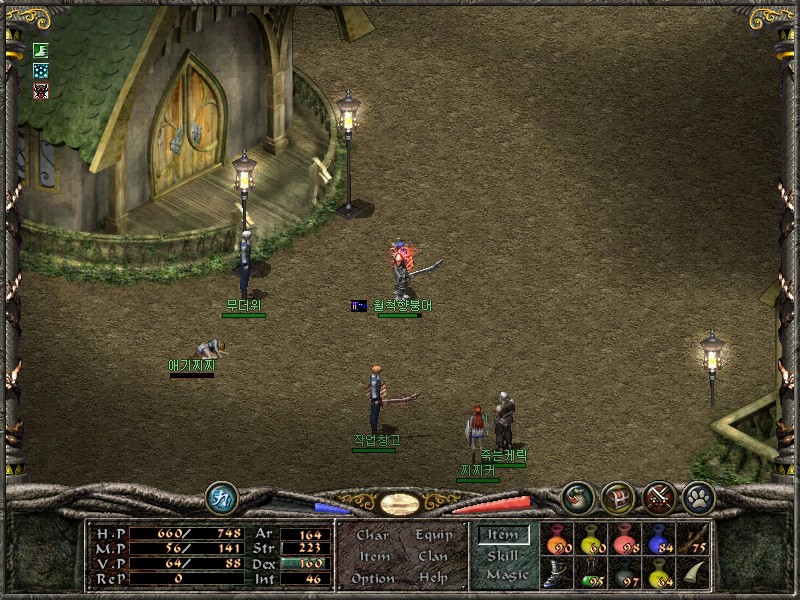Image resolution: width=800 pixels, height=600 pixels.
Task: Open the Option menu
Action: (372, 578)
